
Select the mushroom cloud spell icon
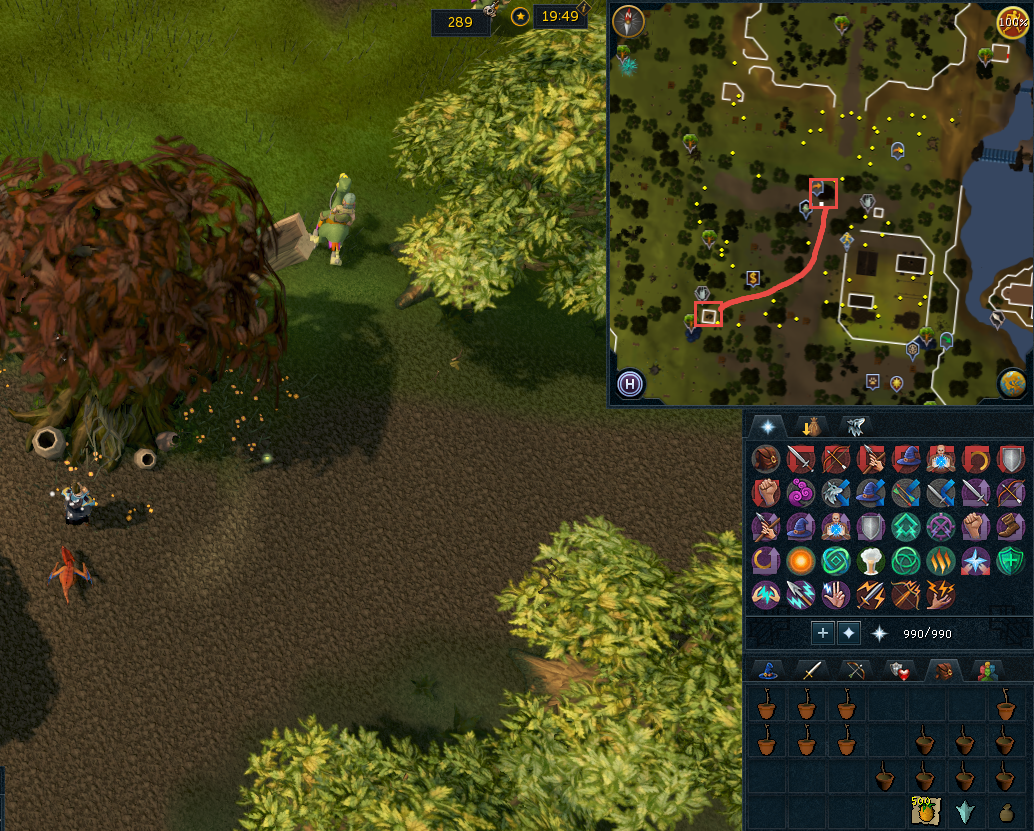pyautogui.click(x=871, y=560)
